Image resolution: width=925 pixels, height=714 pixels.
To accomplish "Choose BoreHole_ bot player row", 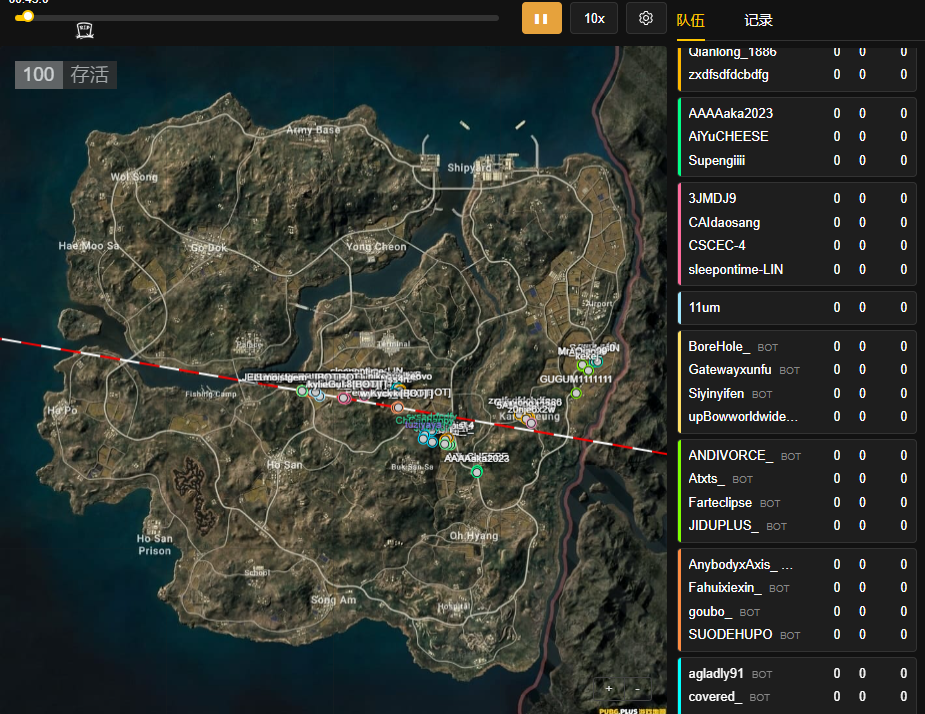I will click(719, 346).
